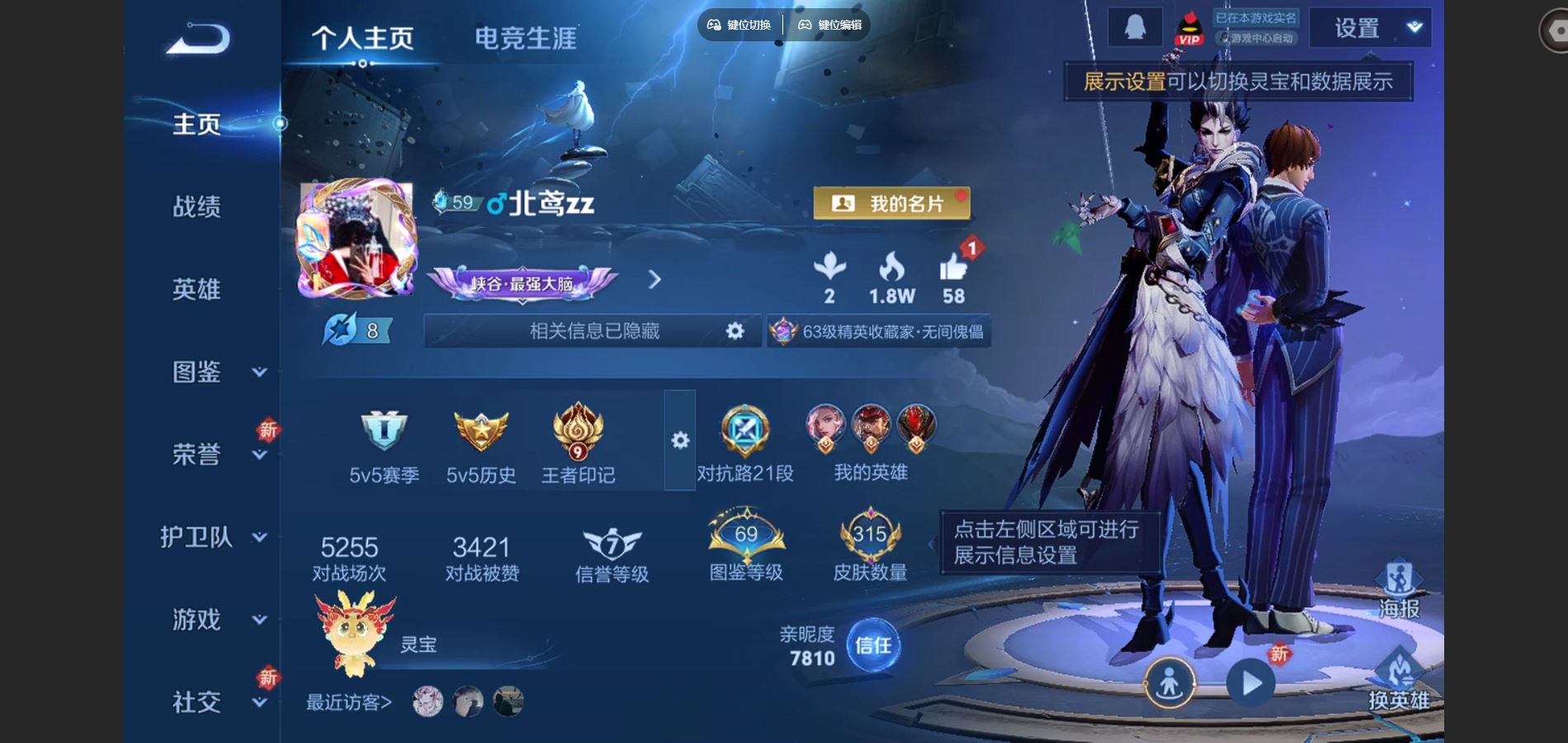The image size is (1568, 743).
Task: View the 5v5赛季 rank badge
Action: click(x=384, y=446)
